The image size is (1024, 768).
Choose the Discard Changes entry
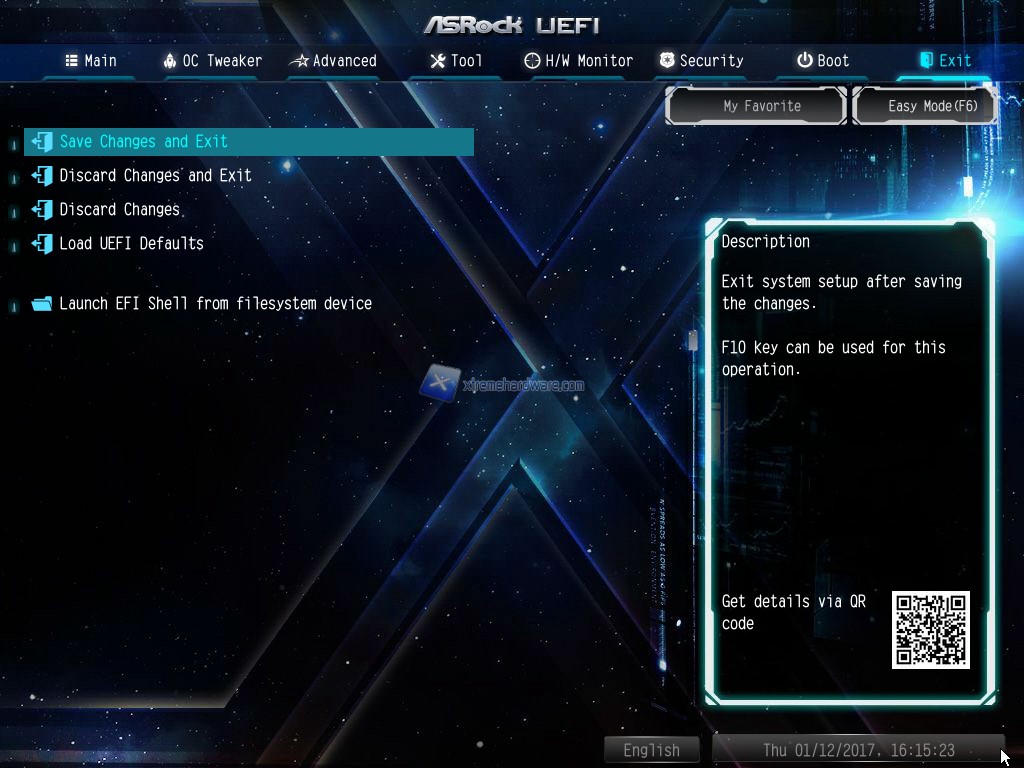tap(120, 210)
